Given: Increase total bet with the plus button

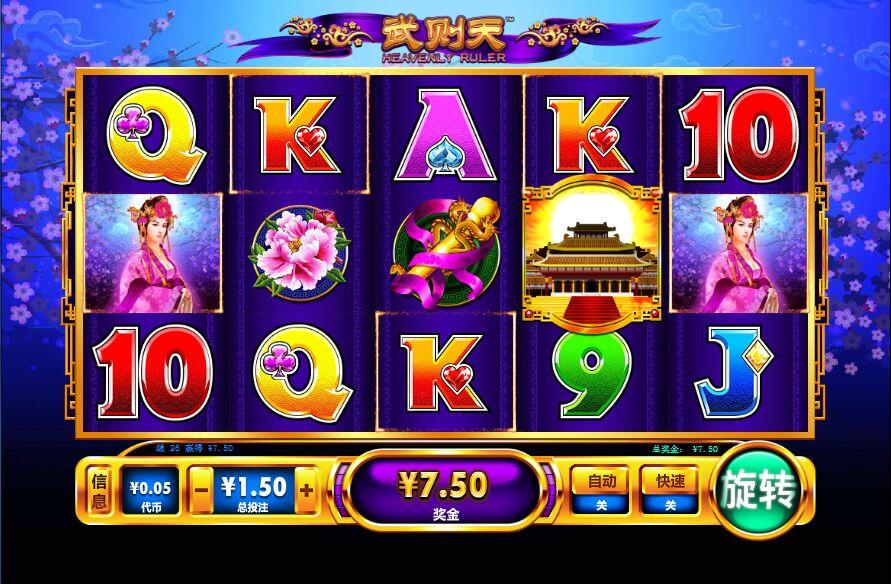Looking at the screenshot, I should tap(305, 490).
